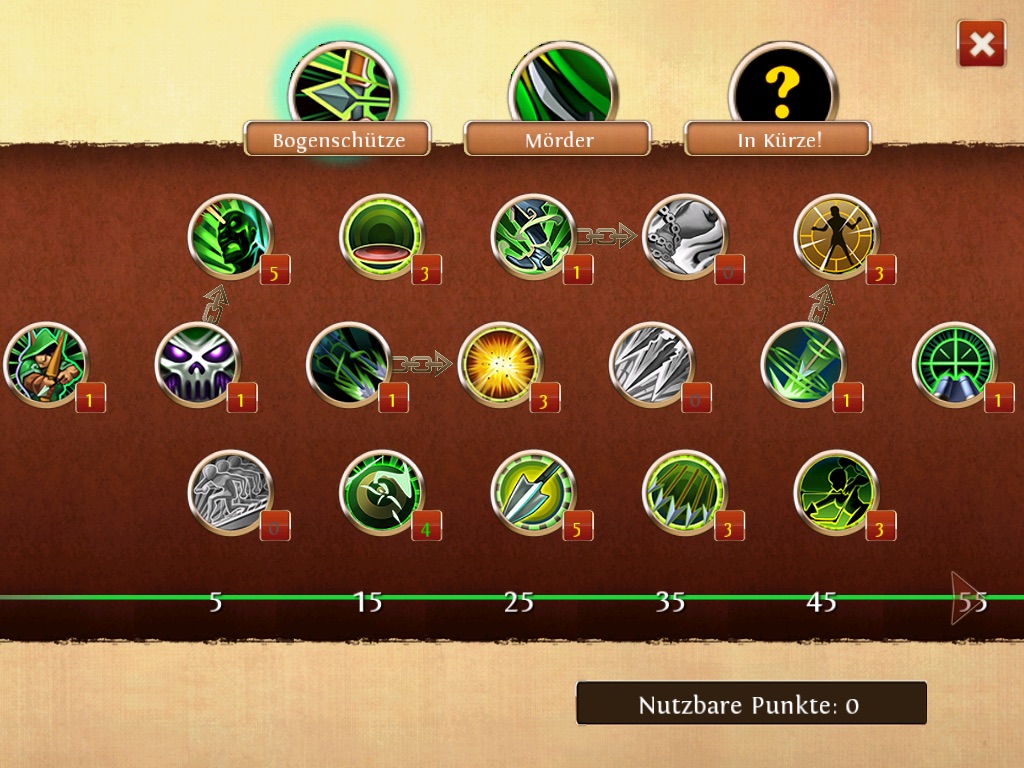Click the green crosshair target skill
The width and height of the screenshot is (1024, 768).
click(x=954, y=364)
